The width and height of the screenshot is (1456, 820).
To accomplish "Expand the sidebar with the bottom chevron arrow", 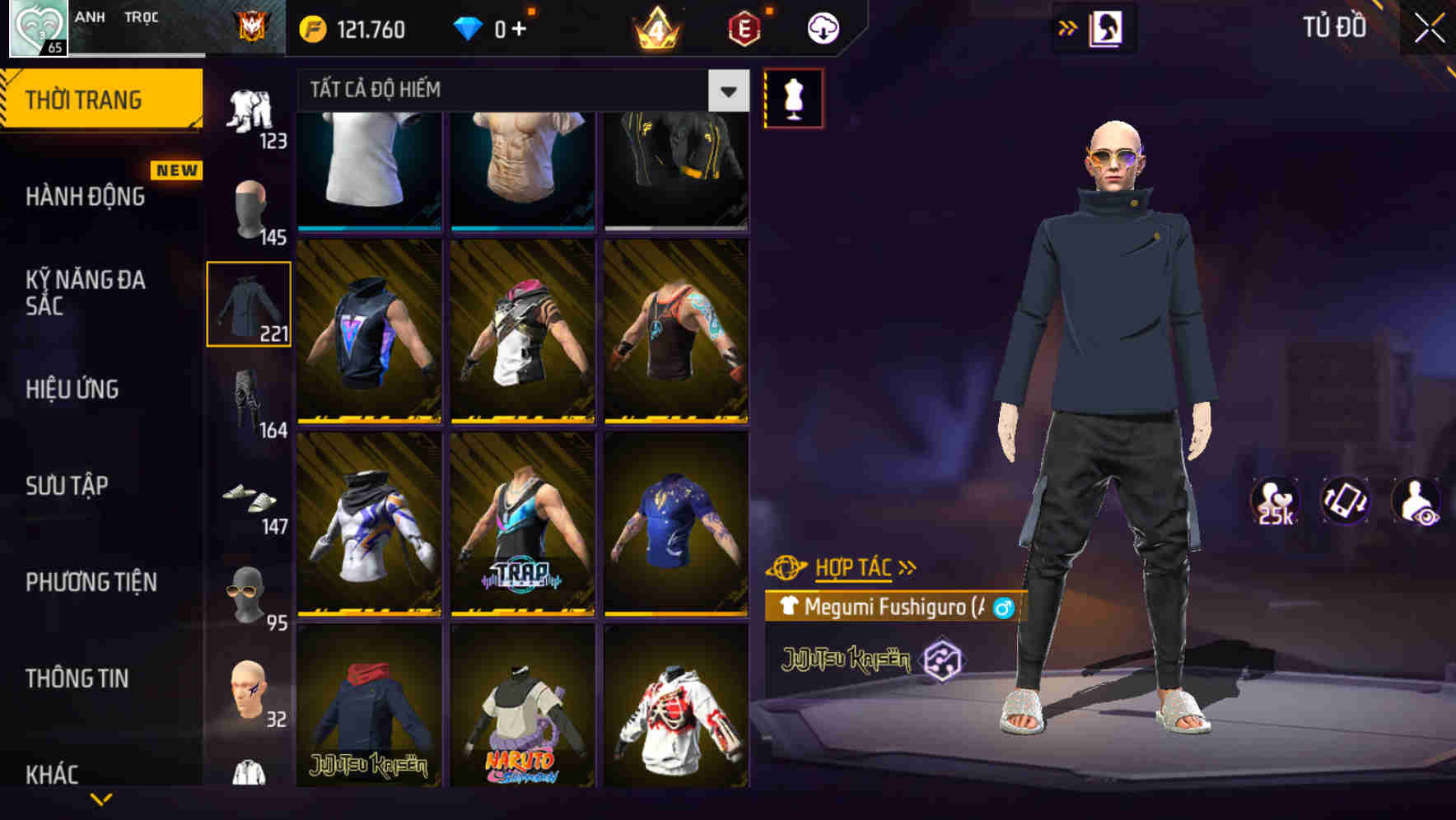I will (x=103, y=797).
